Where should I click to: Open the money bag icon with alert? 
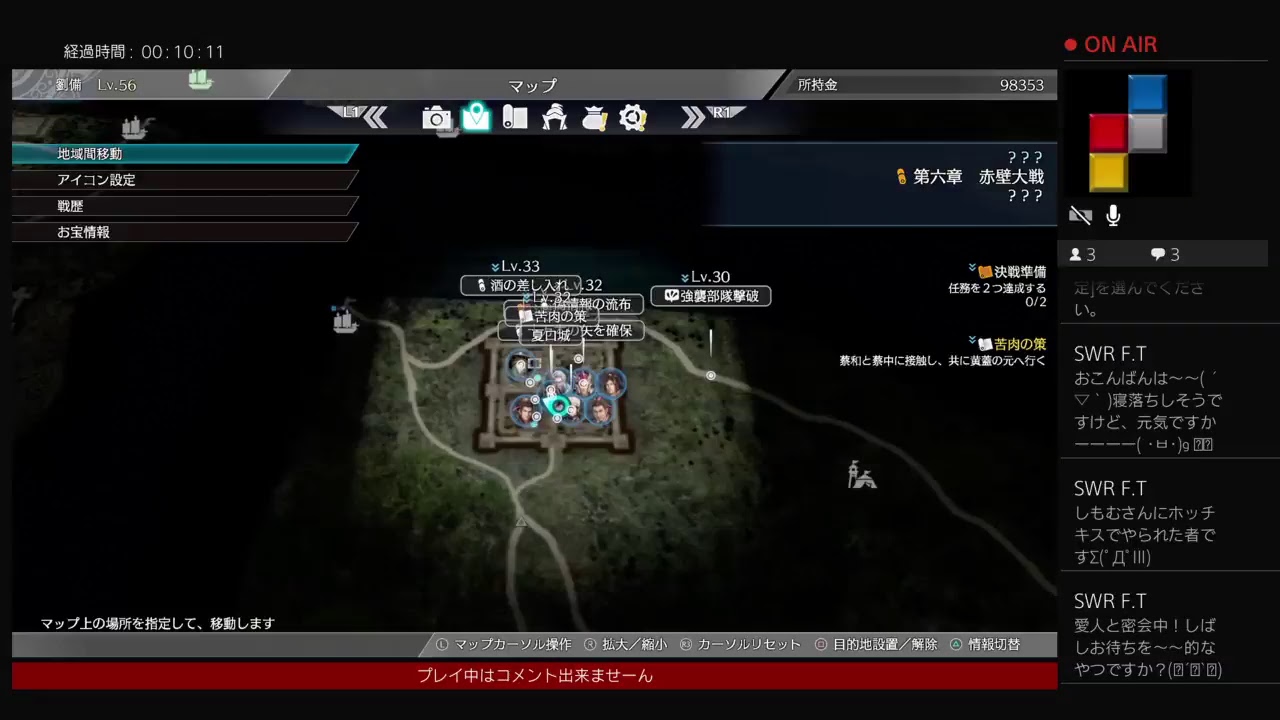pos(595,118)
